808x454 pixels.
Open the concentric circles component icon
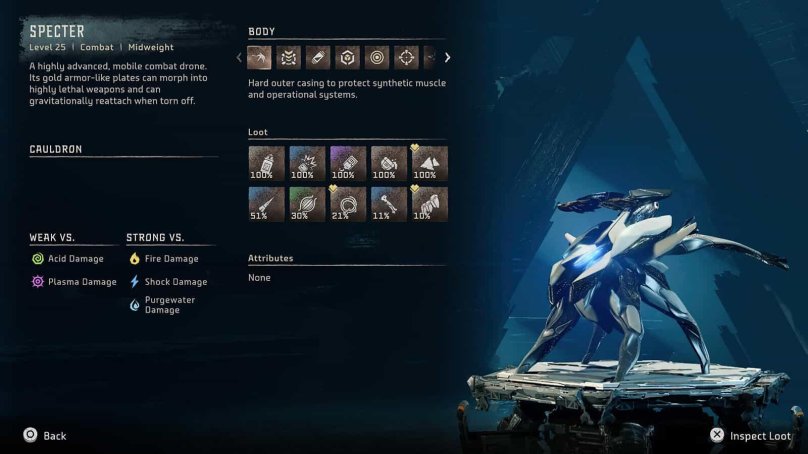tap(376, 58)
